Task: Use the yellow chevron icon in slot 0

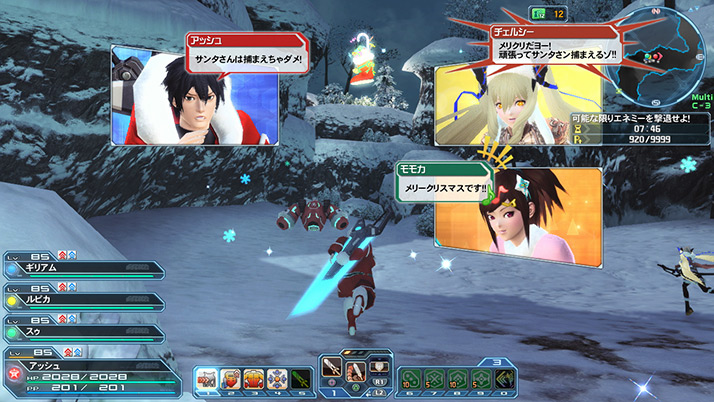Action: (x=504, y=378)
